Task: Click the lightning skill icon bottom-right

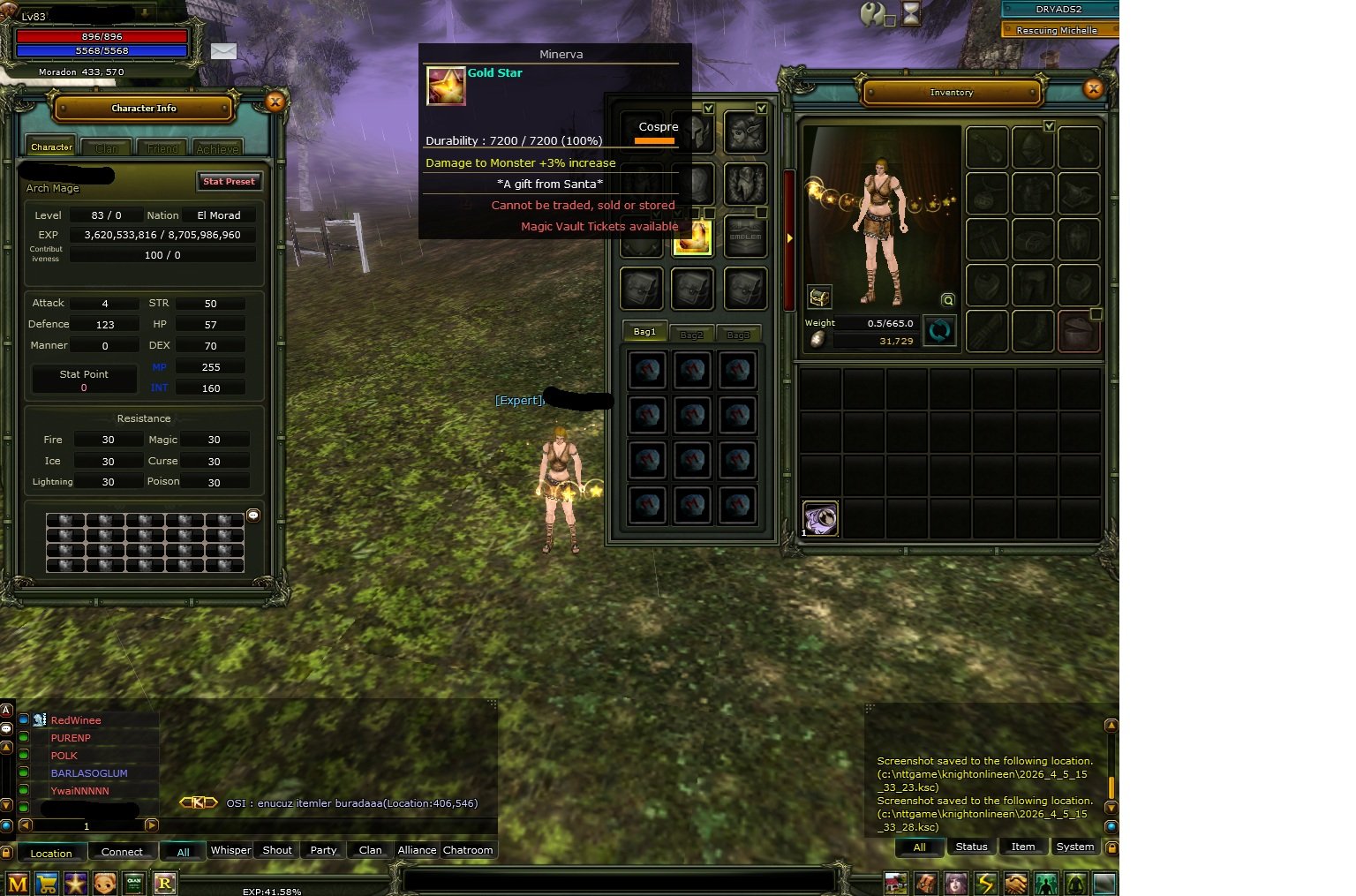Action: [x=986, y=883]
